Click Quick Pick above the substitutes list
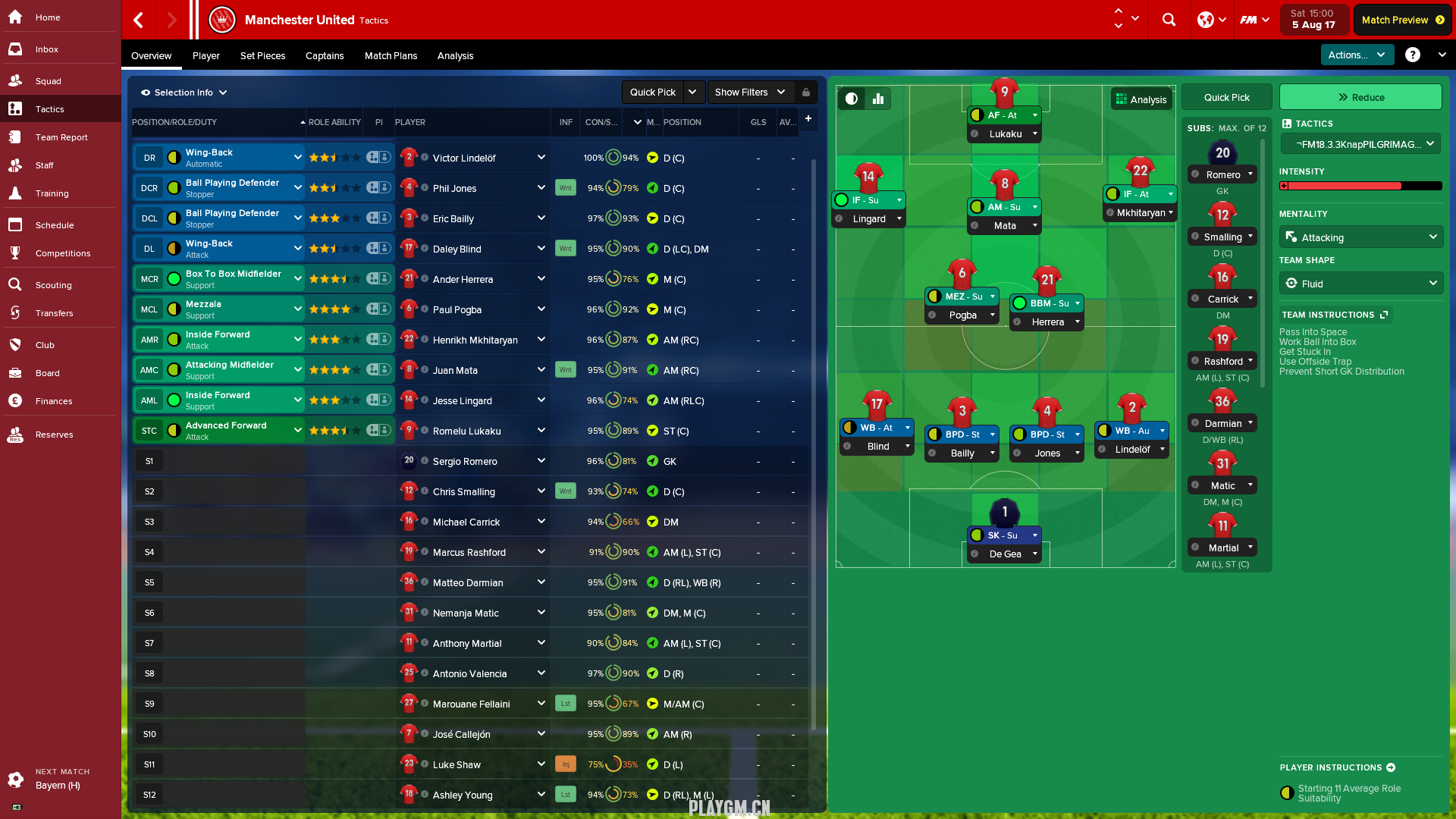This screenshot has height=819, width=1456. click(x=1226, y=97)
